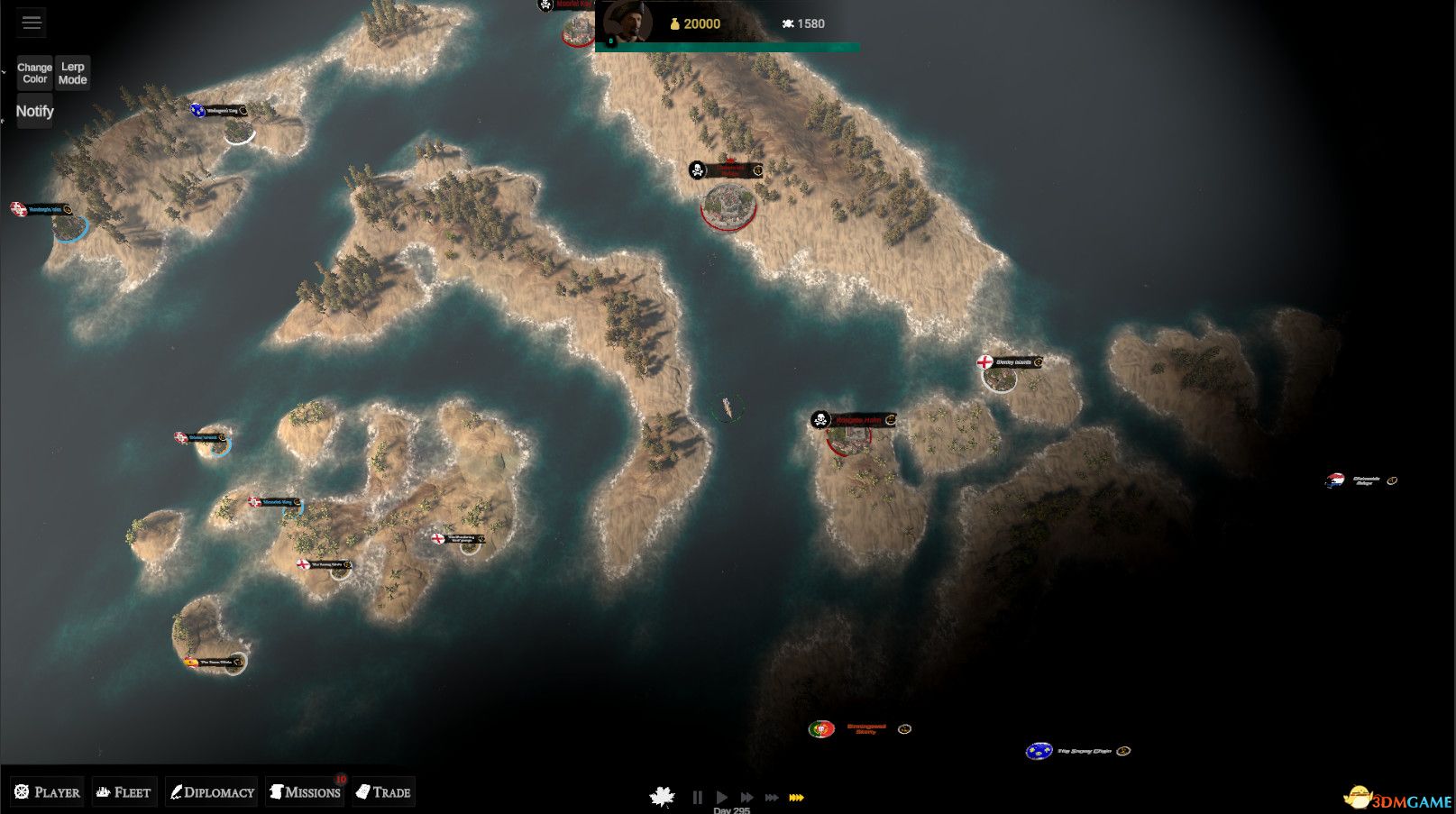
Task: Click the crew icon beside the 1580 count
Action: 787,23
